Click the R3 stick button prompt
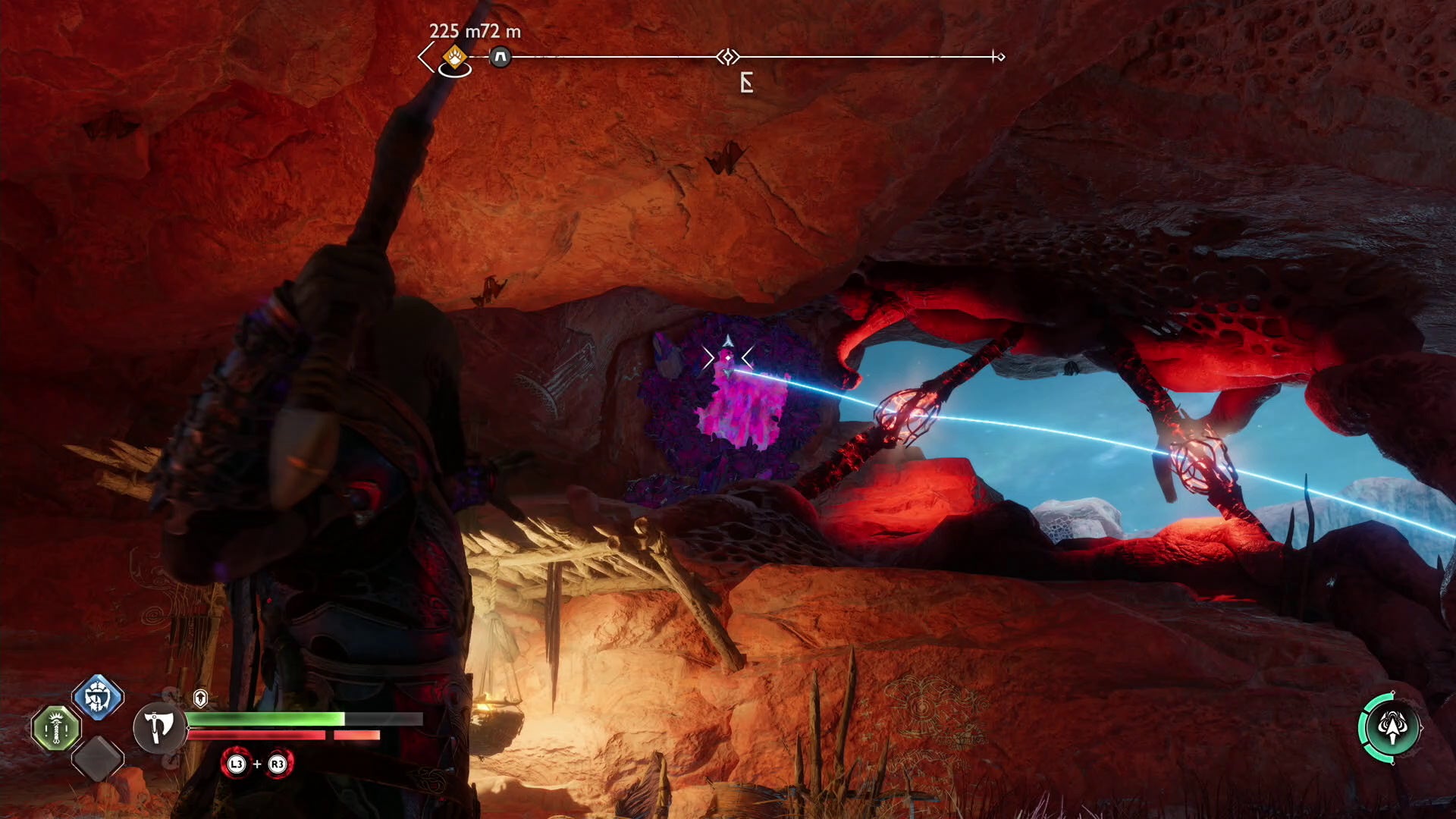 pos(278,765)
